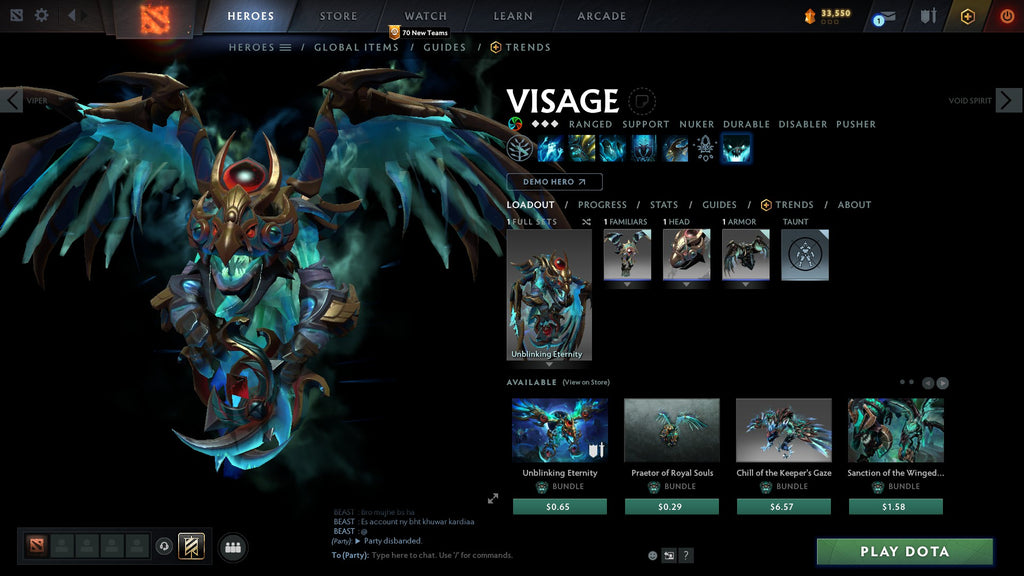This screenshot has width=1024, height=576.
Task: Switch to the Watch tab
Action: [425, 16]
